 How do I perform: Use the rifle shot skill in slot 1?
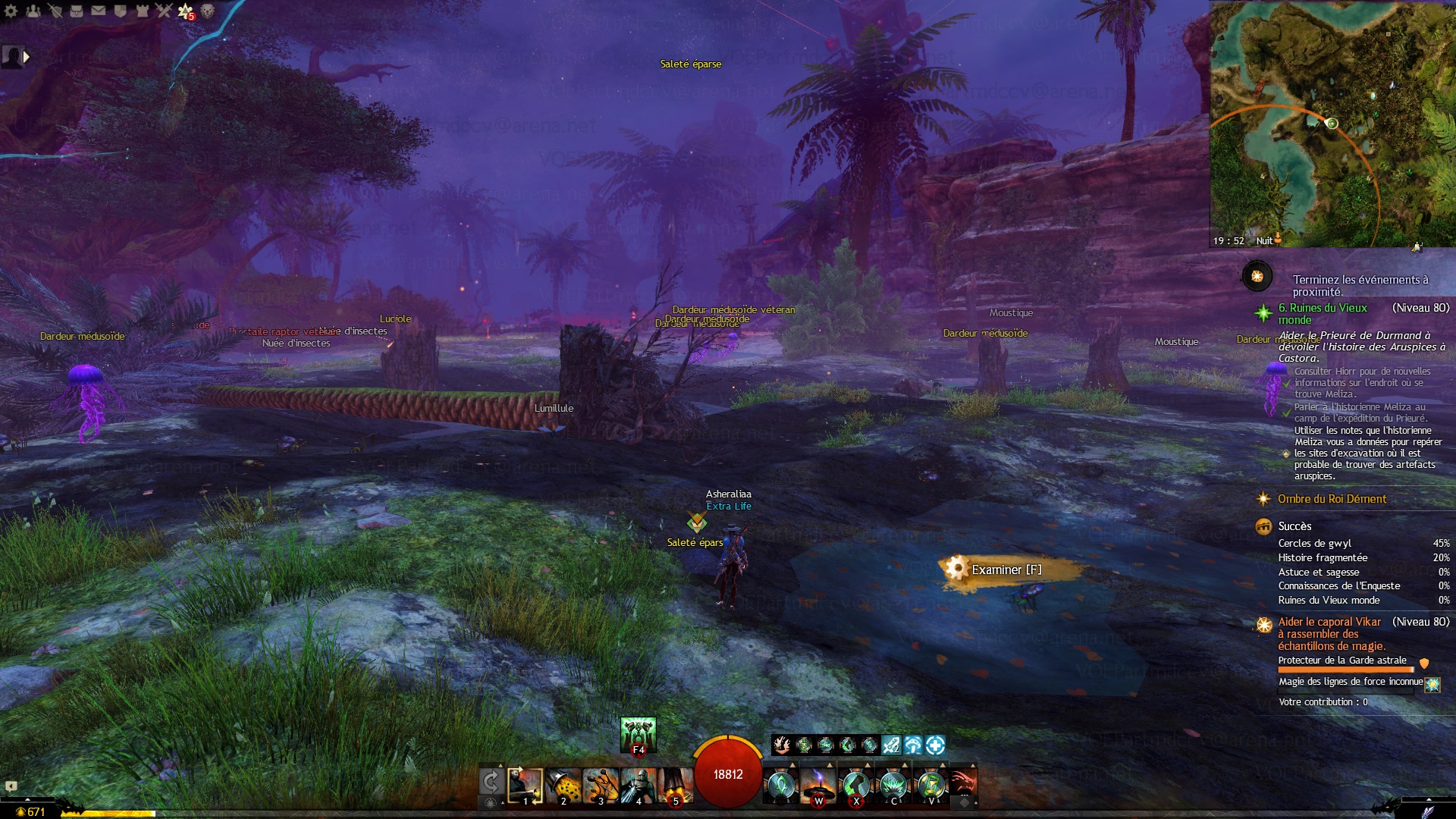(525, 786)
